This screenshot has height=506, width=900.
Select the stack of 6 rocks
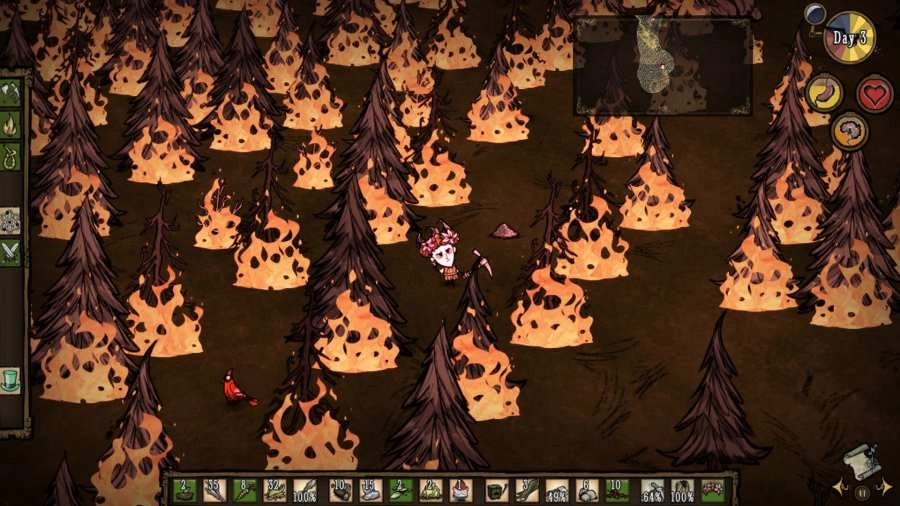[x=588, y=490]
